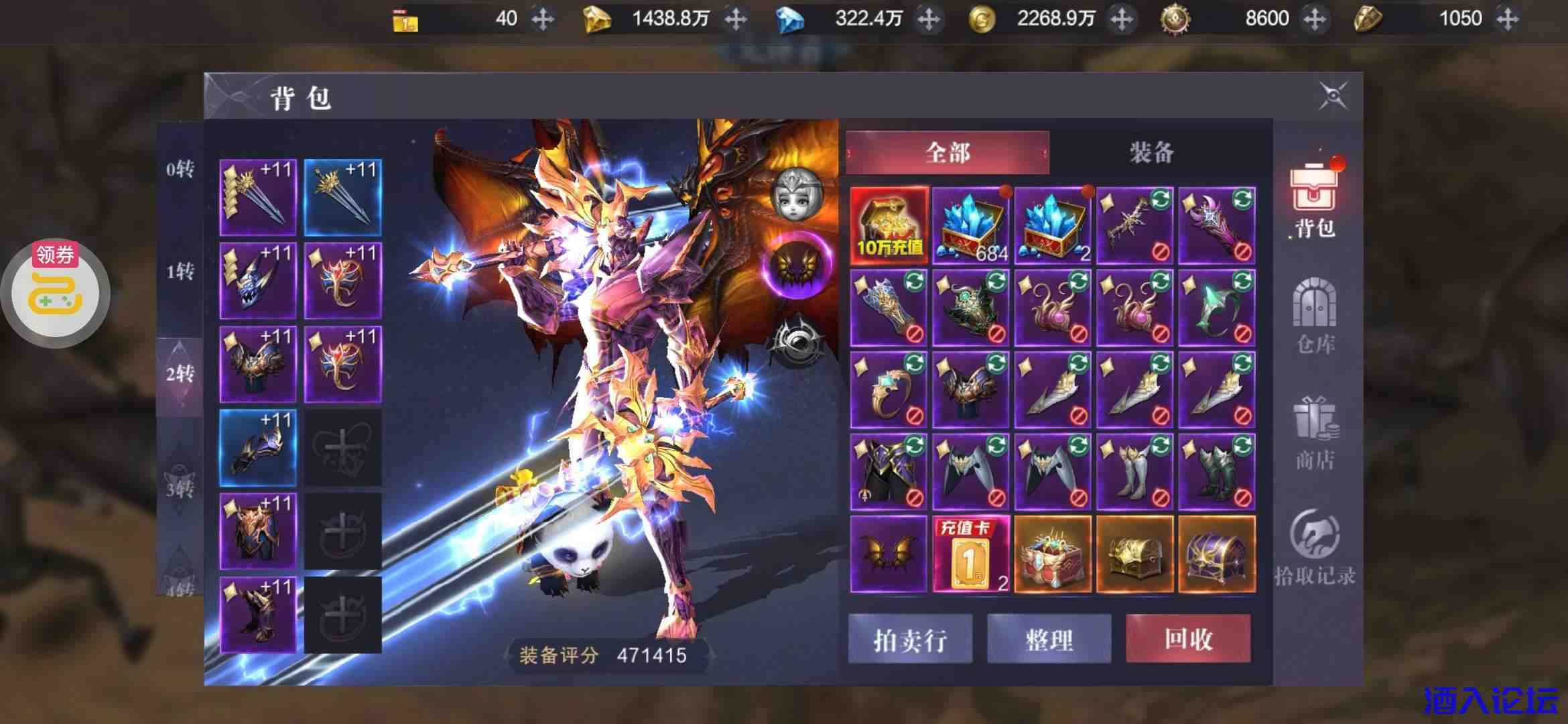Click the yellow diamond currency icon
The image size is (1568, 724).
pos(598,18)
